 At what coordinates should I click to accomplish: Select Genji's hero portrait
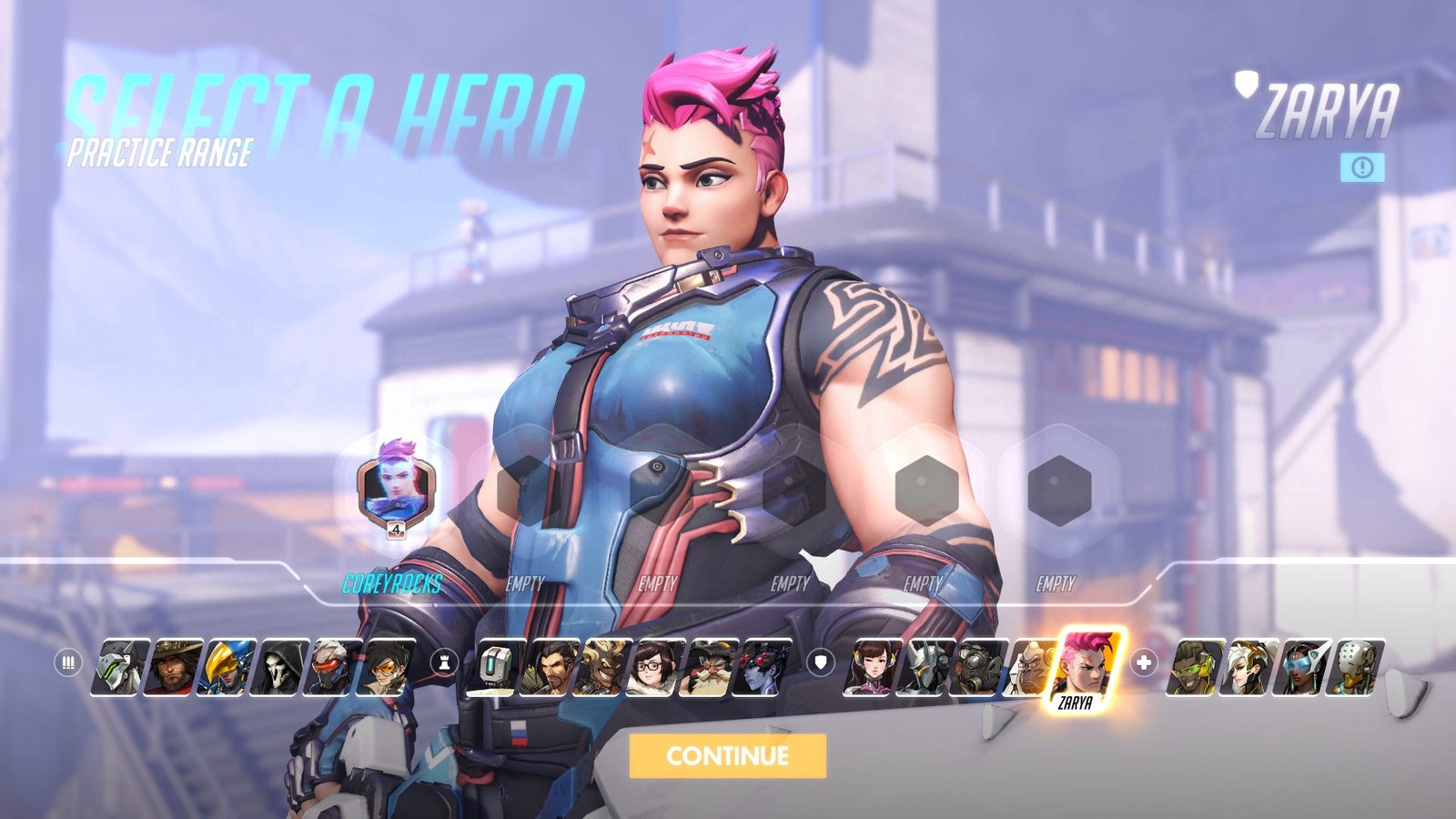(x=121, y=668)
